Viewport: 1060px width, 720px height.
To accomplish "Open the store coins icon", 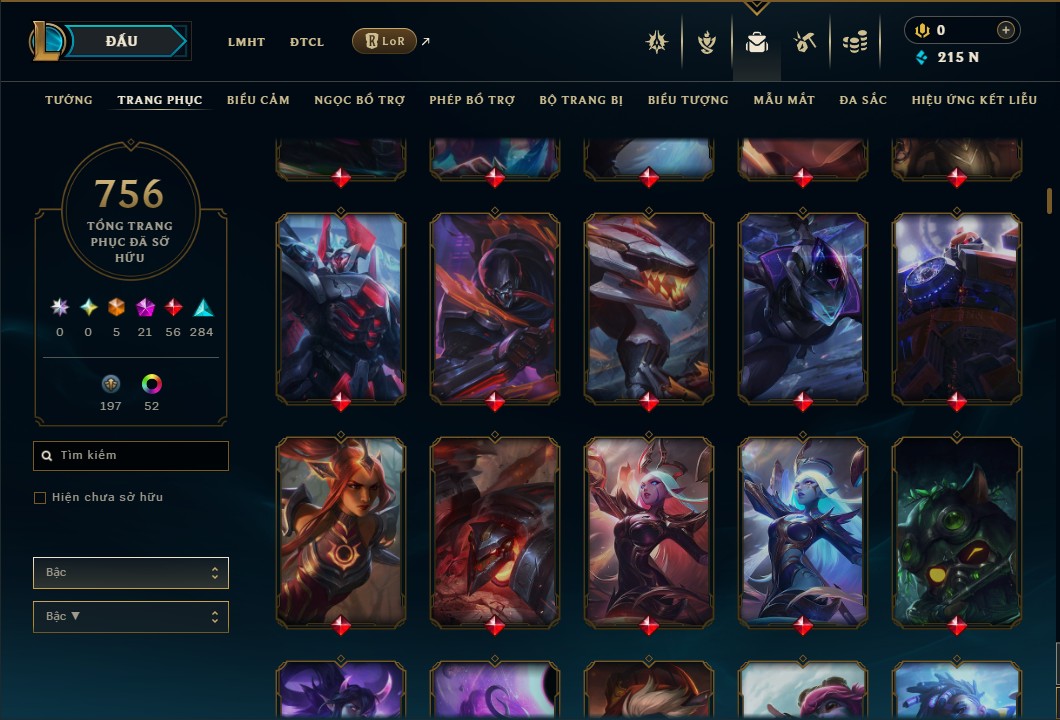I will pyautogui.click(x=854, y=42).
